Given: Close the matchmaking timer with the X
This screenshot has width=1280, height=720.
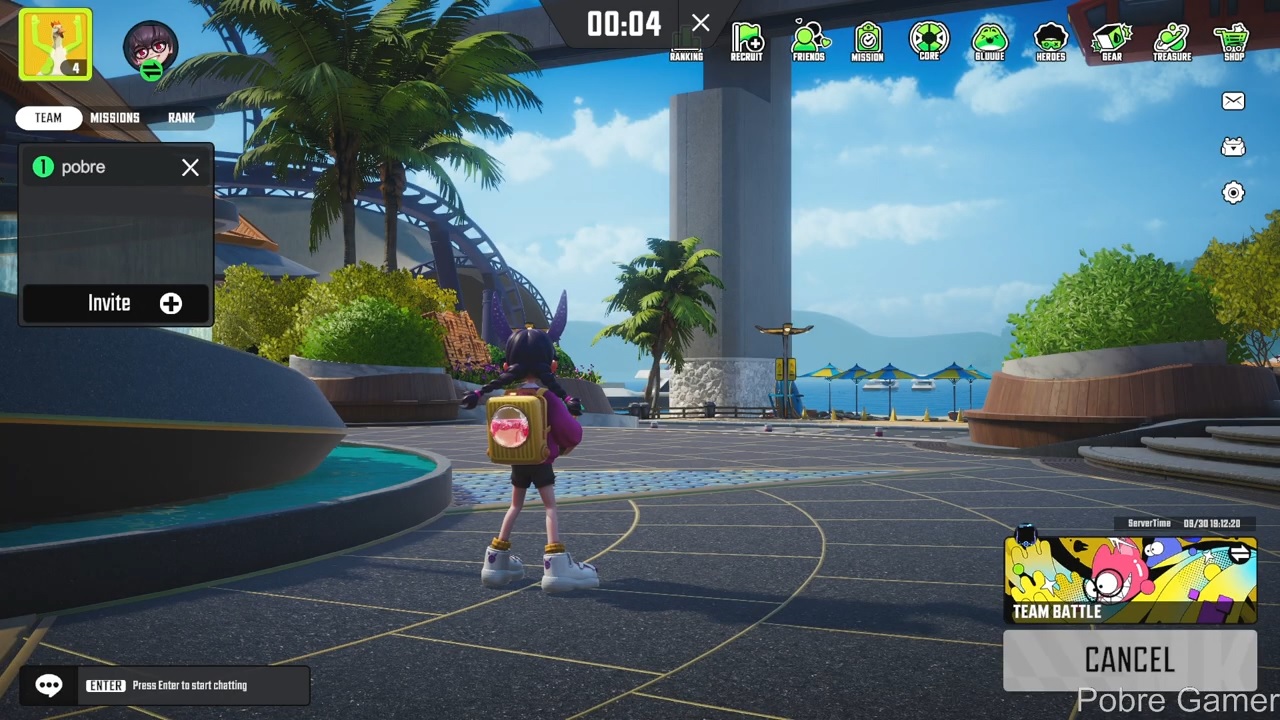Looking at the screenshot, I should (x=701, y=23).
